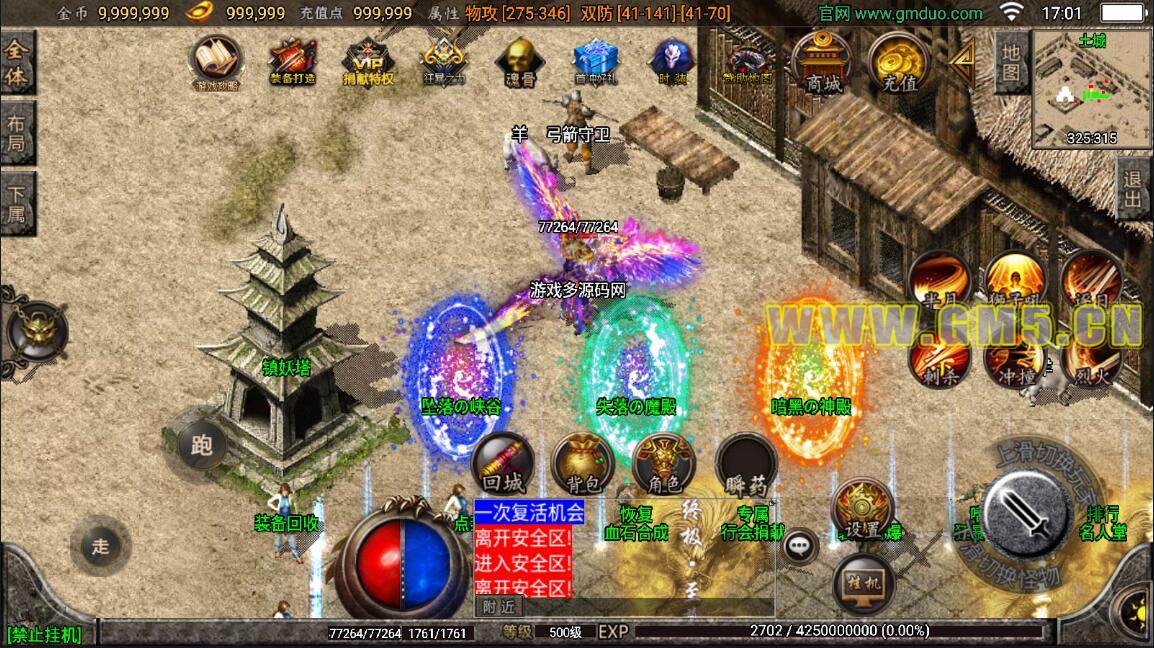1154x648 pixels.
Task: Open the 装备打造 equipment forging icon
Action: [292, 62]
